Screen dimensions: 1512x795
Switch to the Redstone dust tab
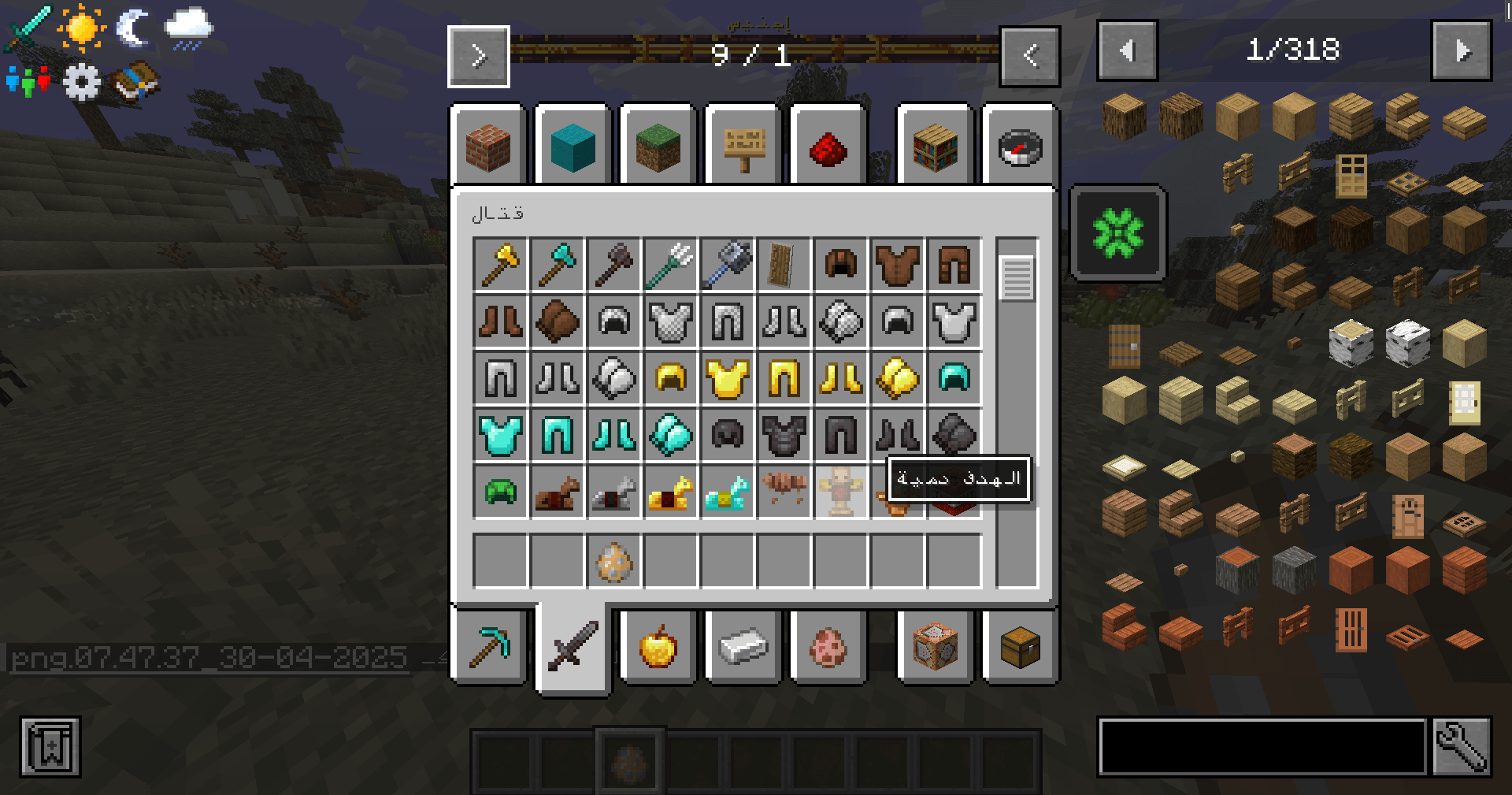pyautogui.click(x=828, y=147)
